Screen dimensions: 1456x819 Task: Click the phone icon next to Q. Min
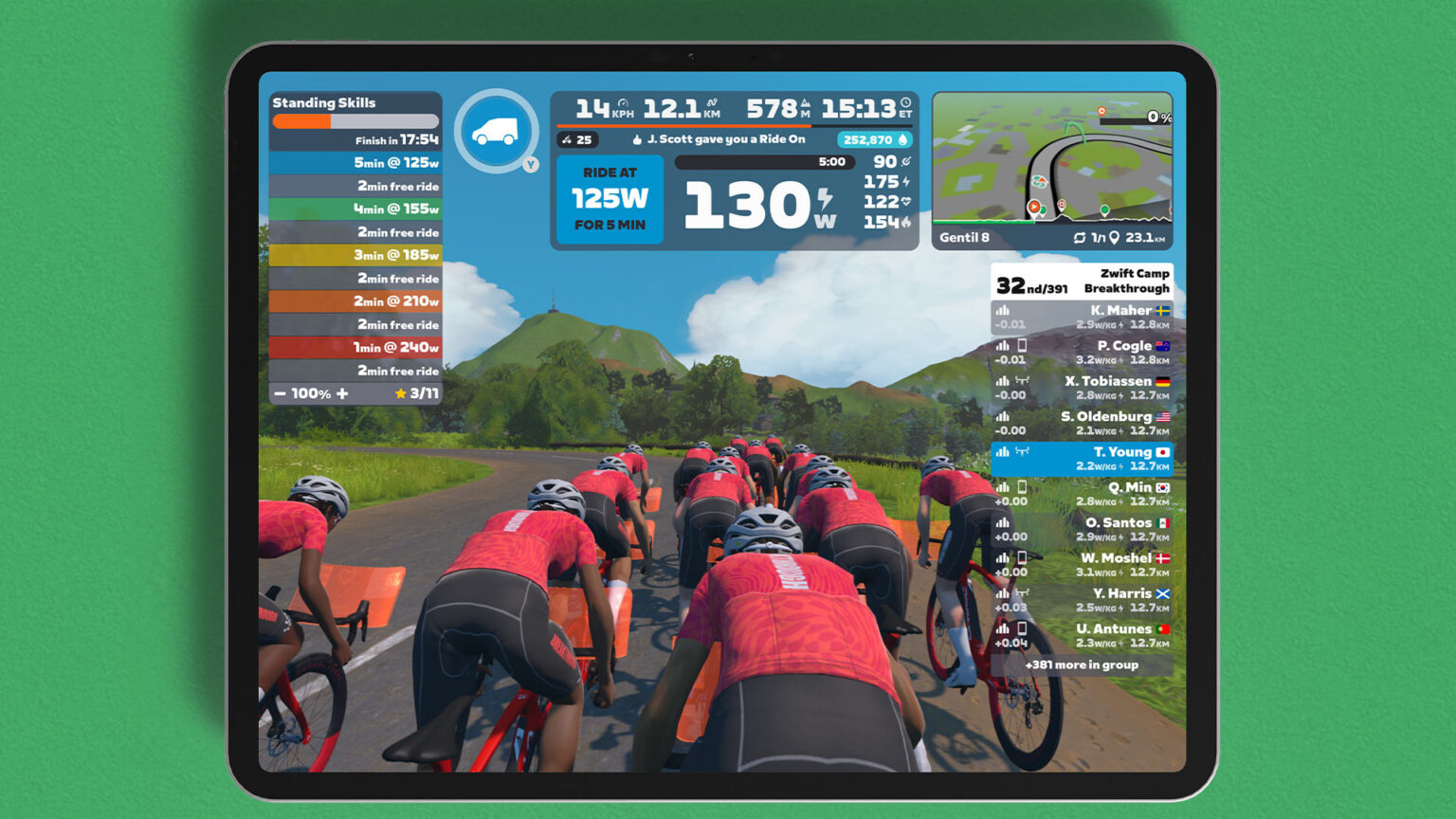click(1024, 486)
